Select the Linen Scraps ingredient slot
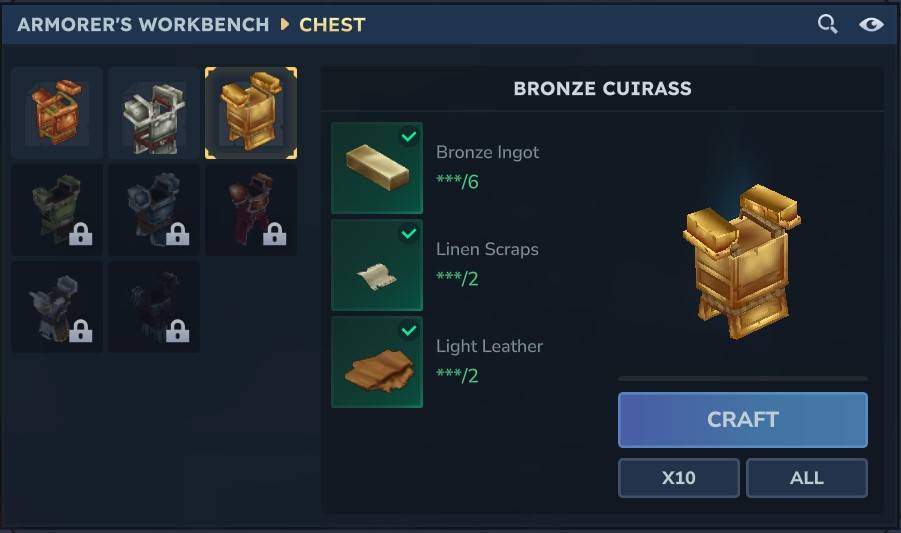This screenshot has height=533, width=901. tap(377, 265)
